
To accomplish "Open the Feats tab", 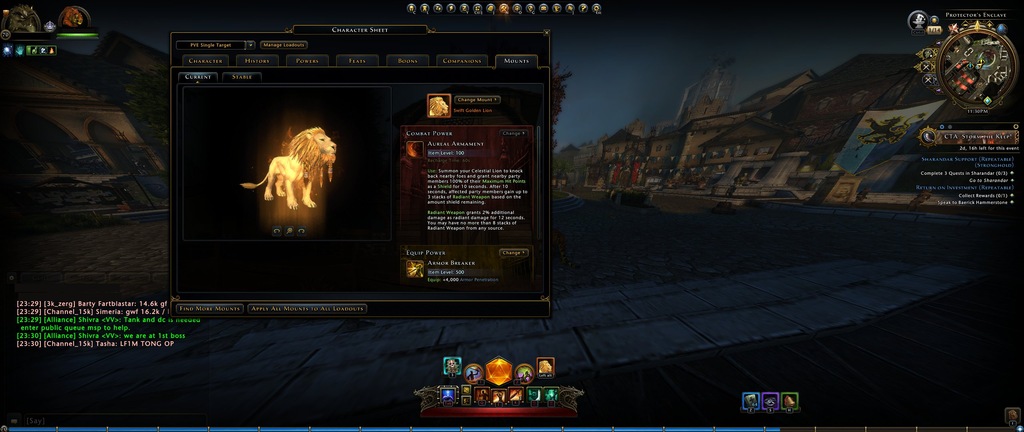I will point(357,61).
